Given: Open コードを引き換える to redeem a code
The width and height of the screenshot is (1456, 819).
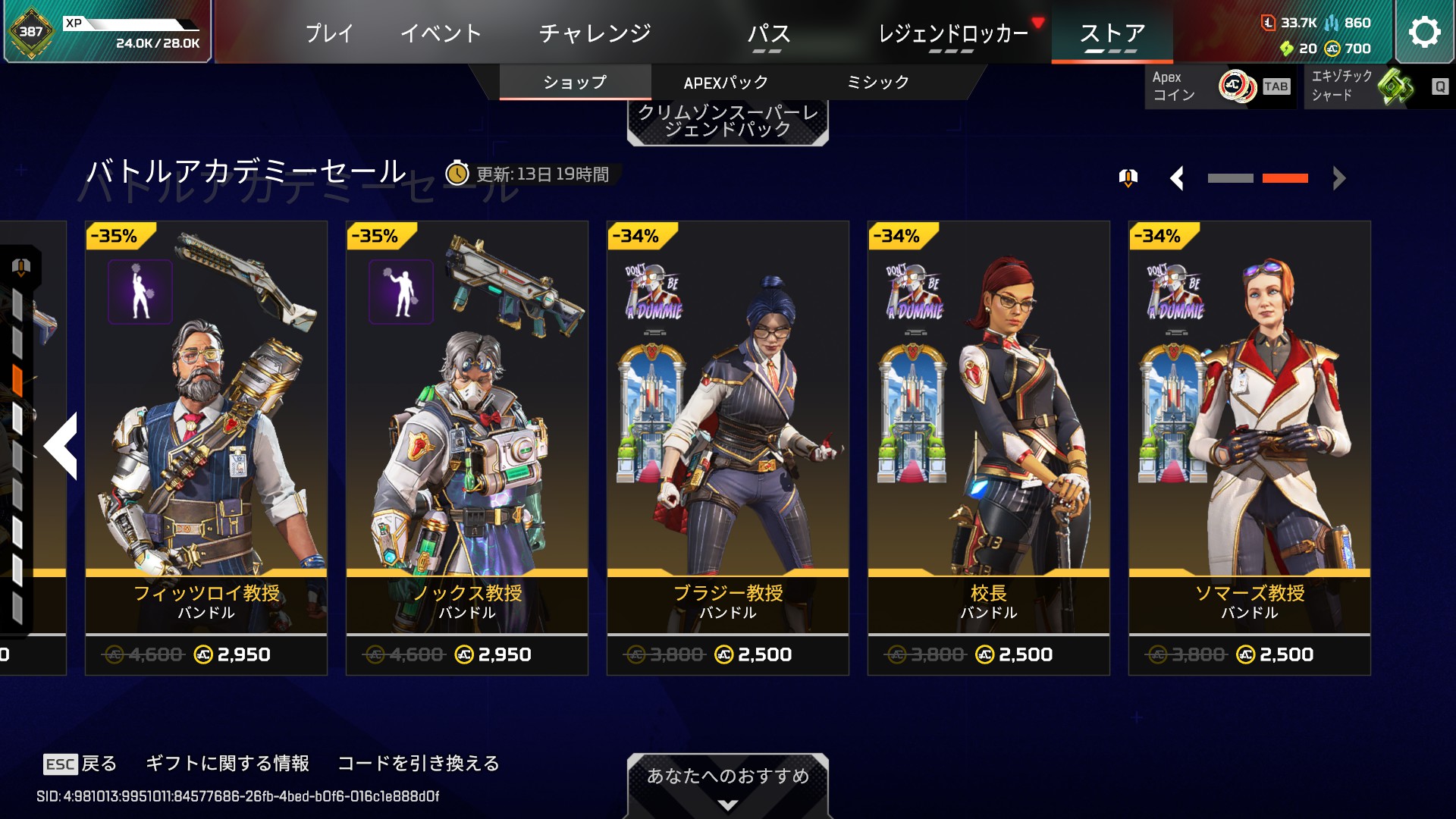Looking at the screenshot, I should (419, 763).
